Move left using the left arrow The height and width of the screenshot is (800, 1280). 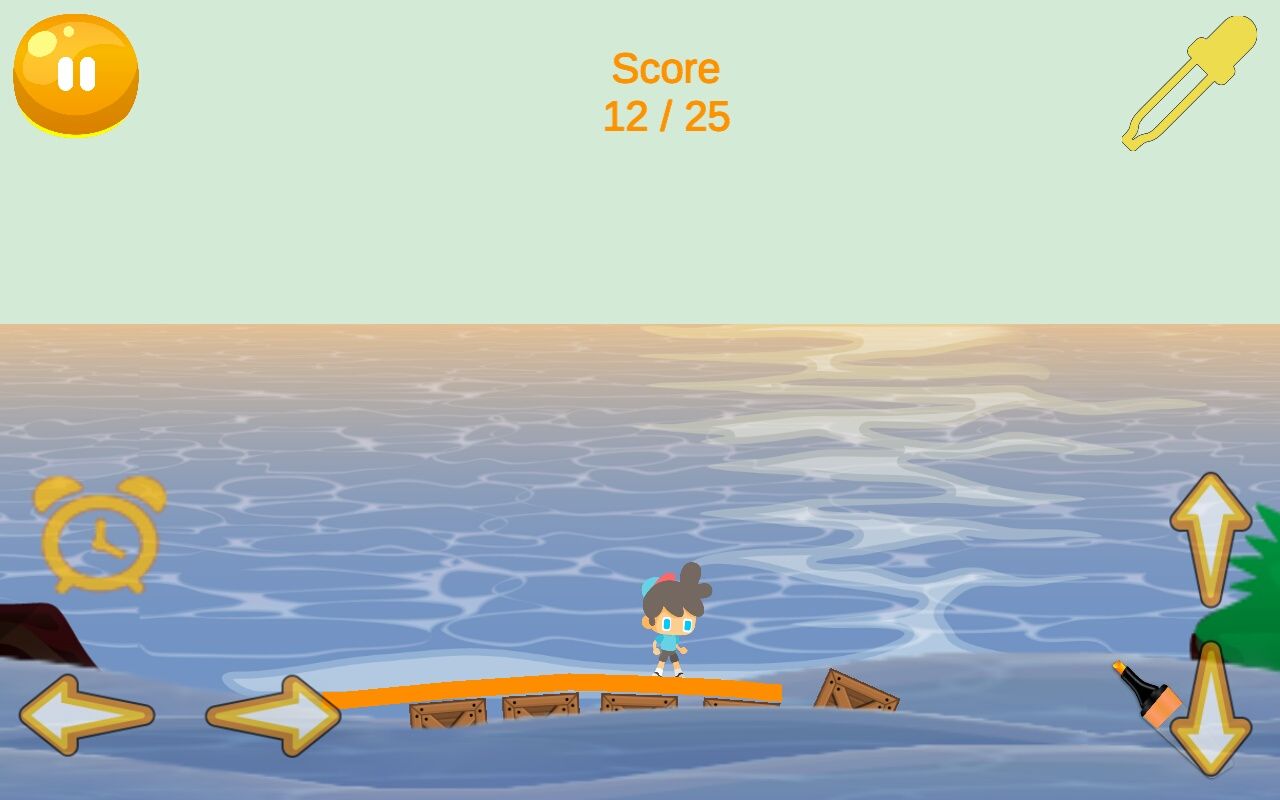[x=87, y=715]
